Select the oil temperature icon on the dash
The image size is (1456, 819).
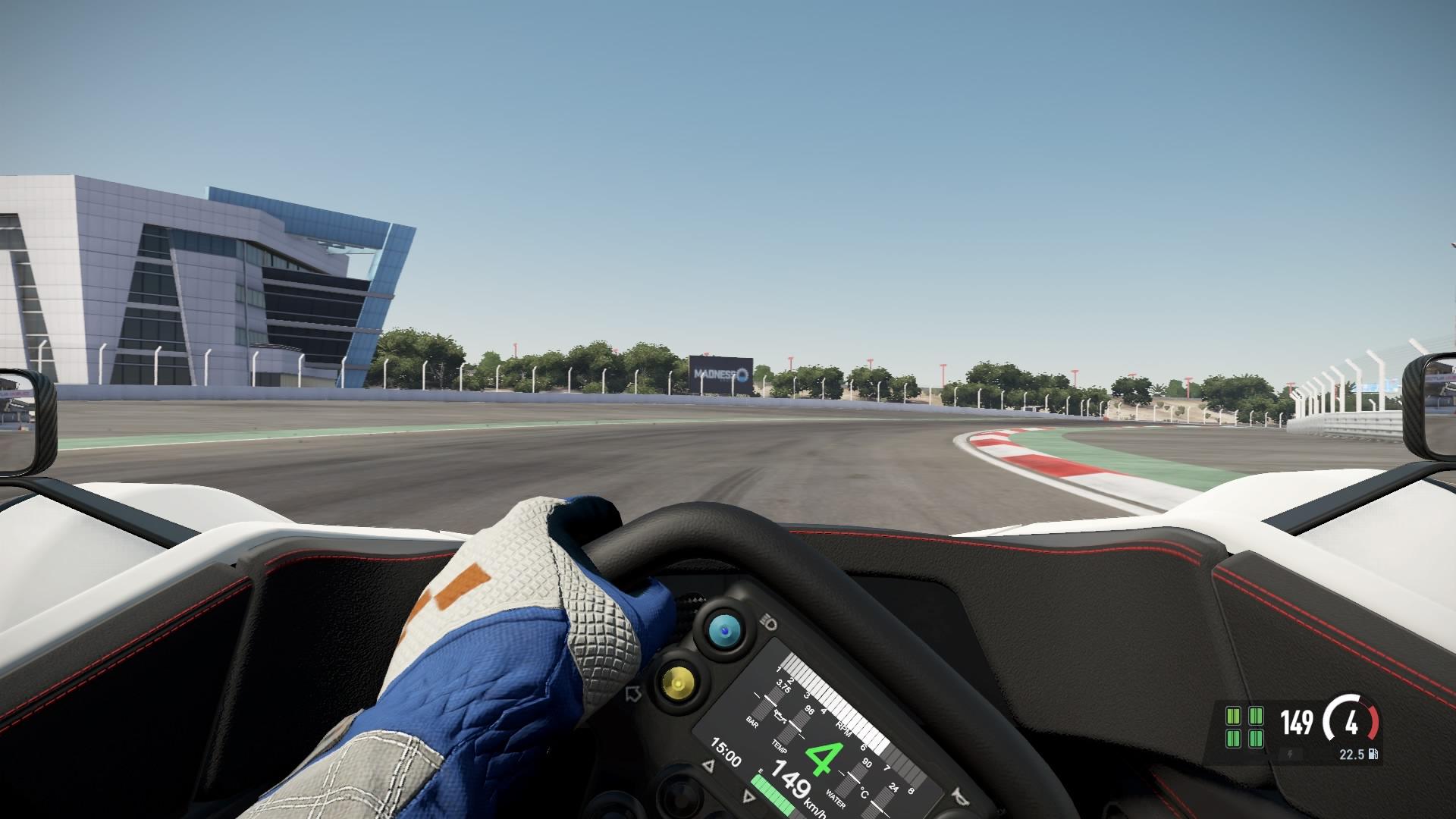tap(780, 717)
